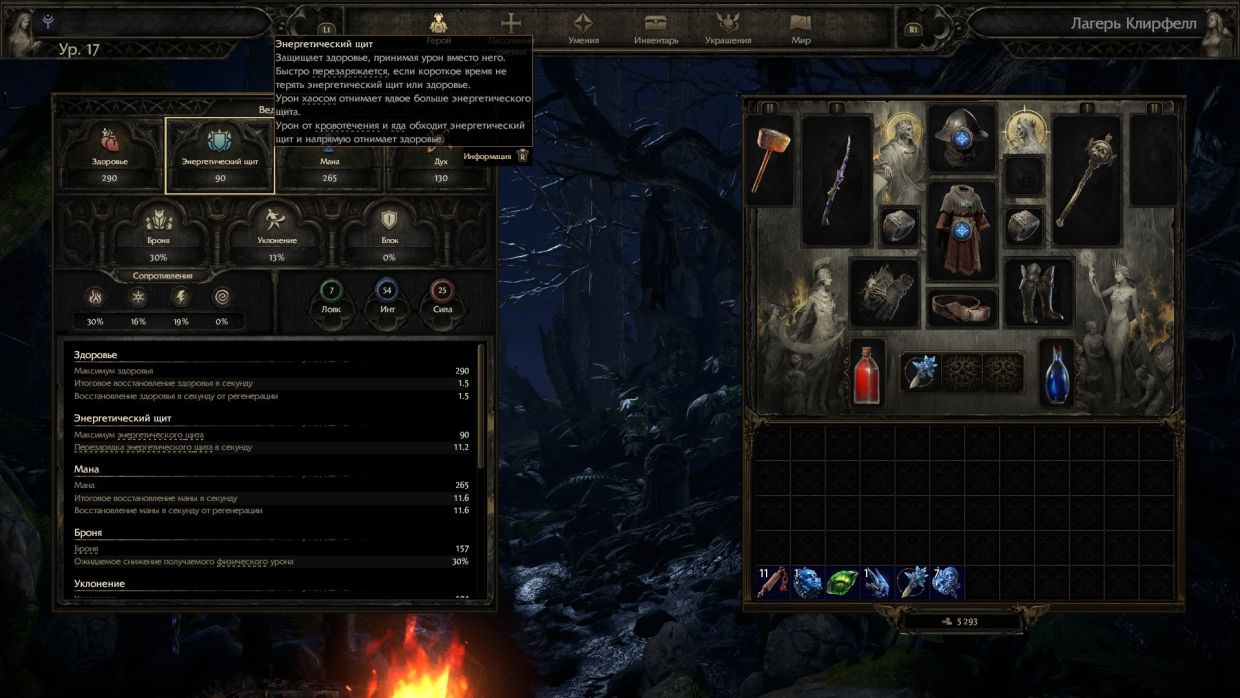Select the red health flask
This screenshot has height=698, width=1240.
point(867,372)
